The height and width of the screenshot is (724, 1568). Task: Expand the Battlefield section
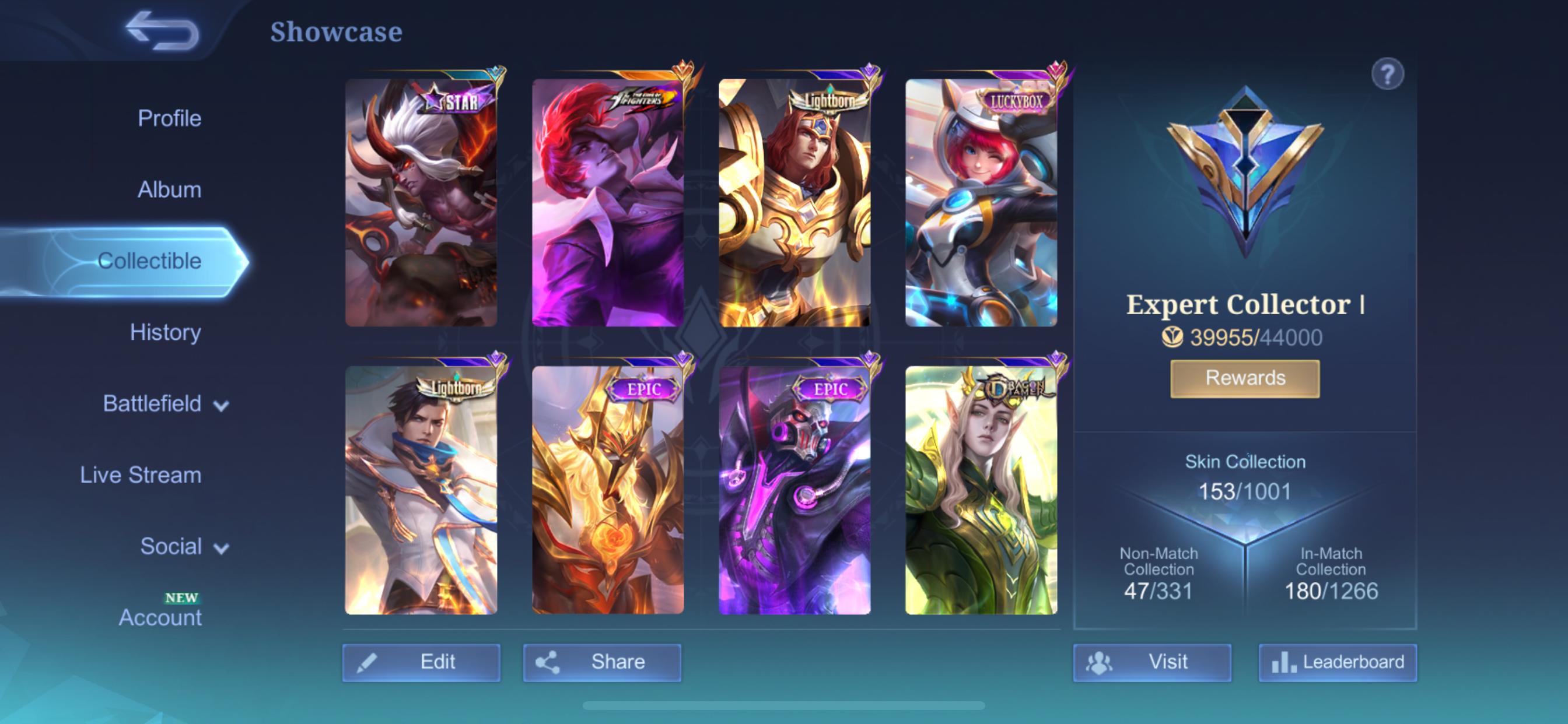tap(152, 403)
